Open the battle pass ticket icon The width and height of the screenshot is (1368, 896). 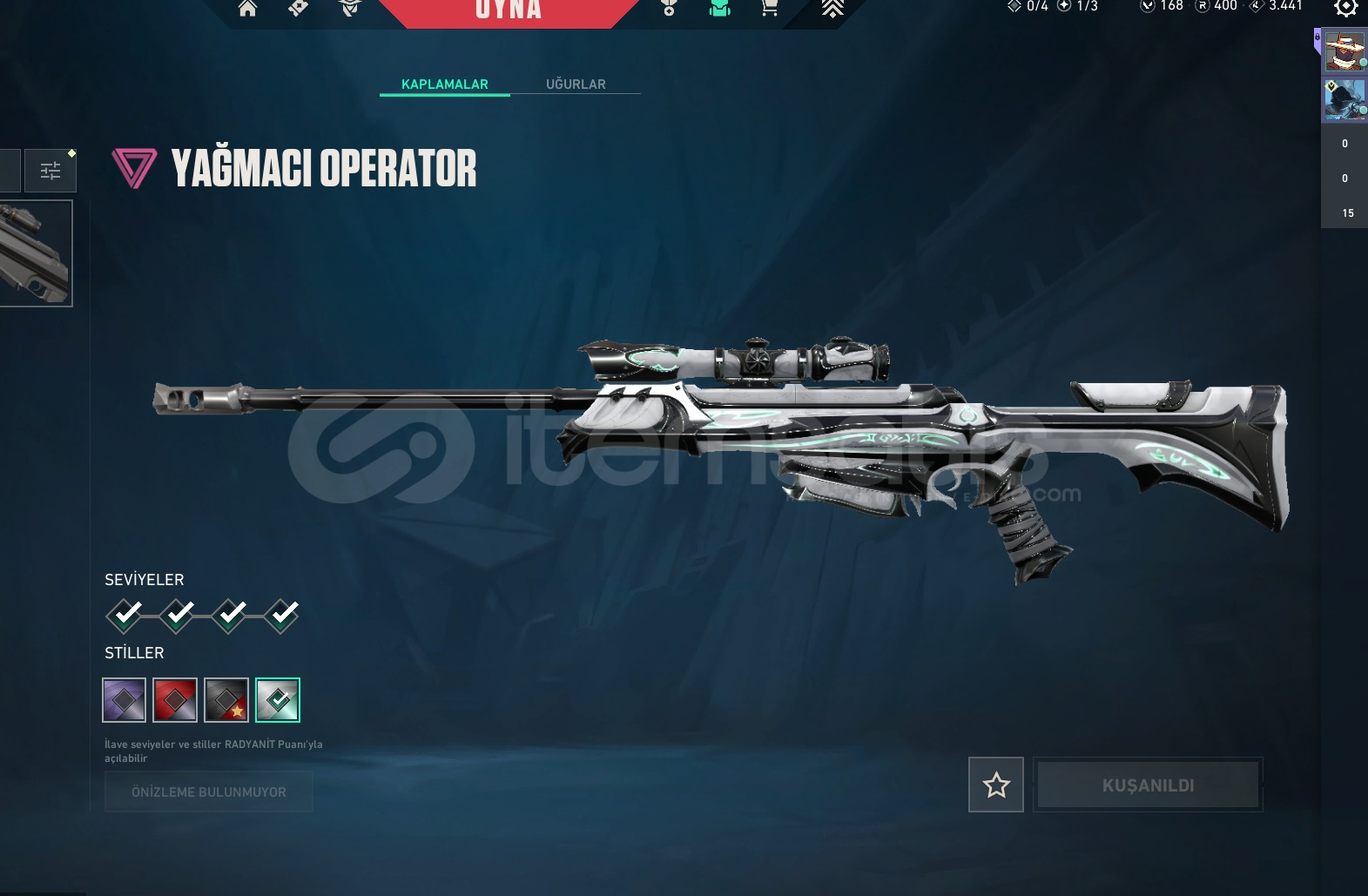(x=298, y=8)
